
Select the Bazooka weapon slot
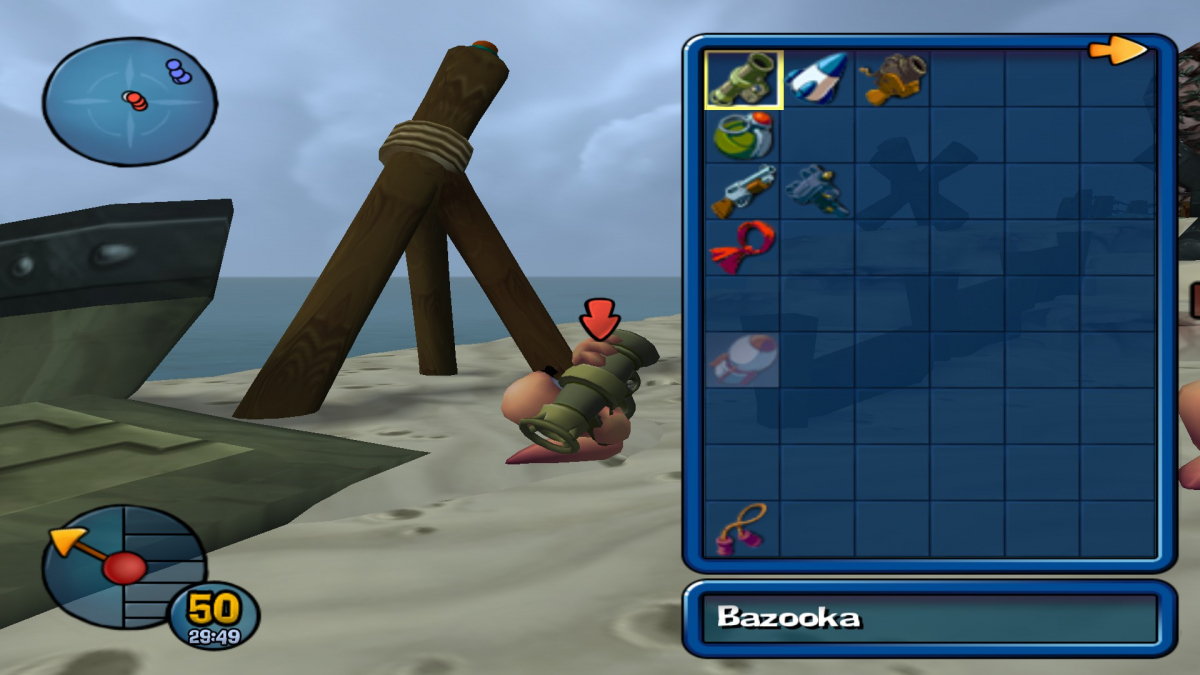click(x=743, y=79)
